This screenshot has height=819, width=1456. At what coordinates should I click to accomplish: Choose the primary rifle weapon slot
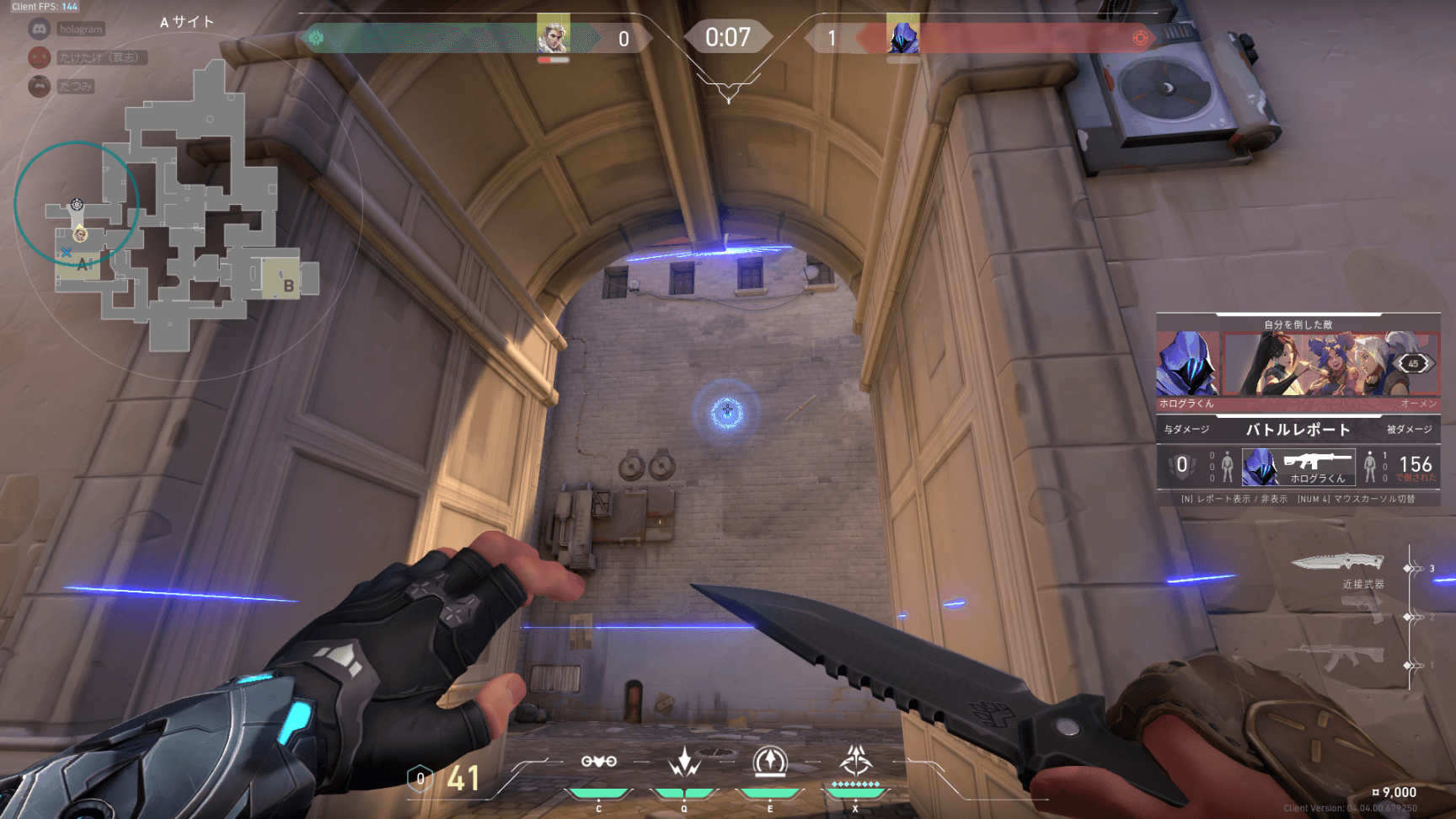coord(1340,657)
